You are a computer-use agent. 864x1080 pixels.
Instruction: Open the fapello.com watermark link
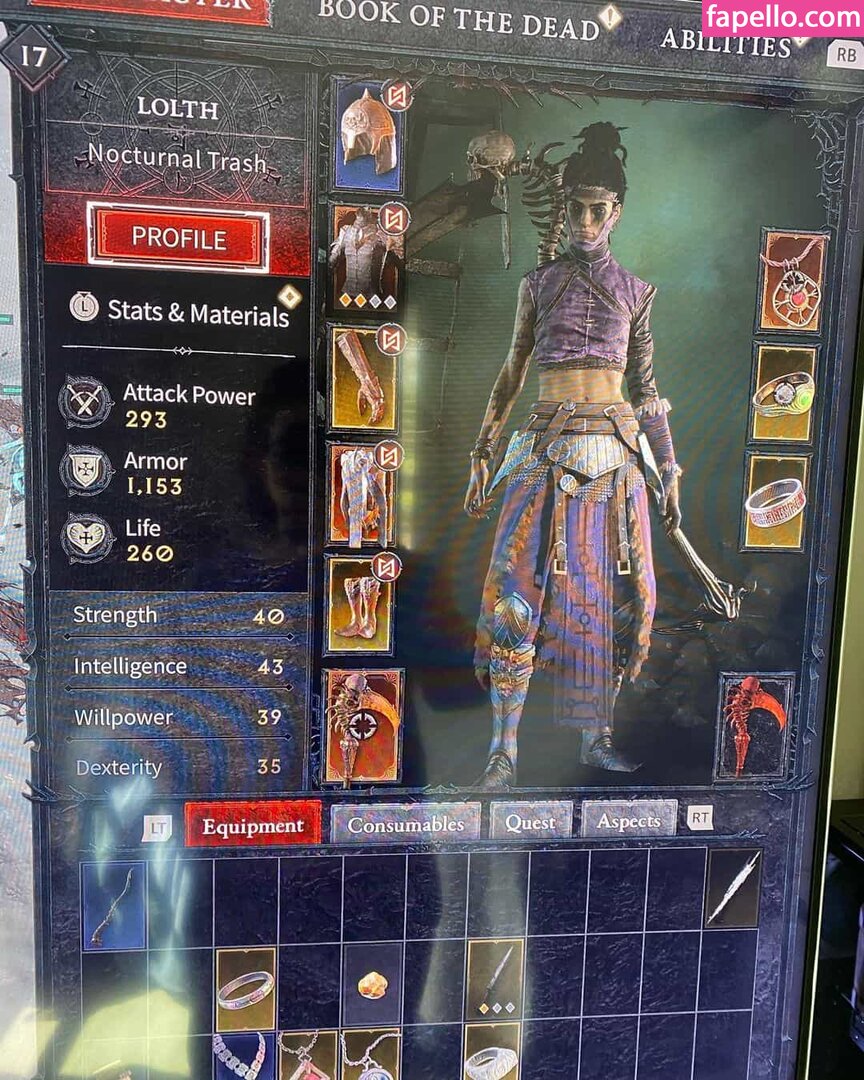point(783,17)
